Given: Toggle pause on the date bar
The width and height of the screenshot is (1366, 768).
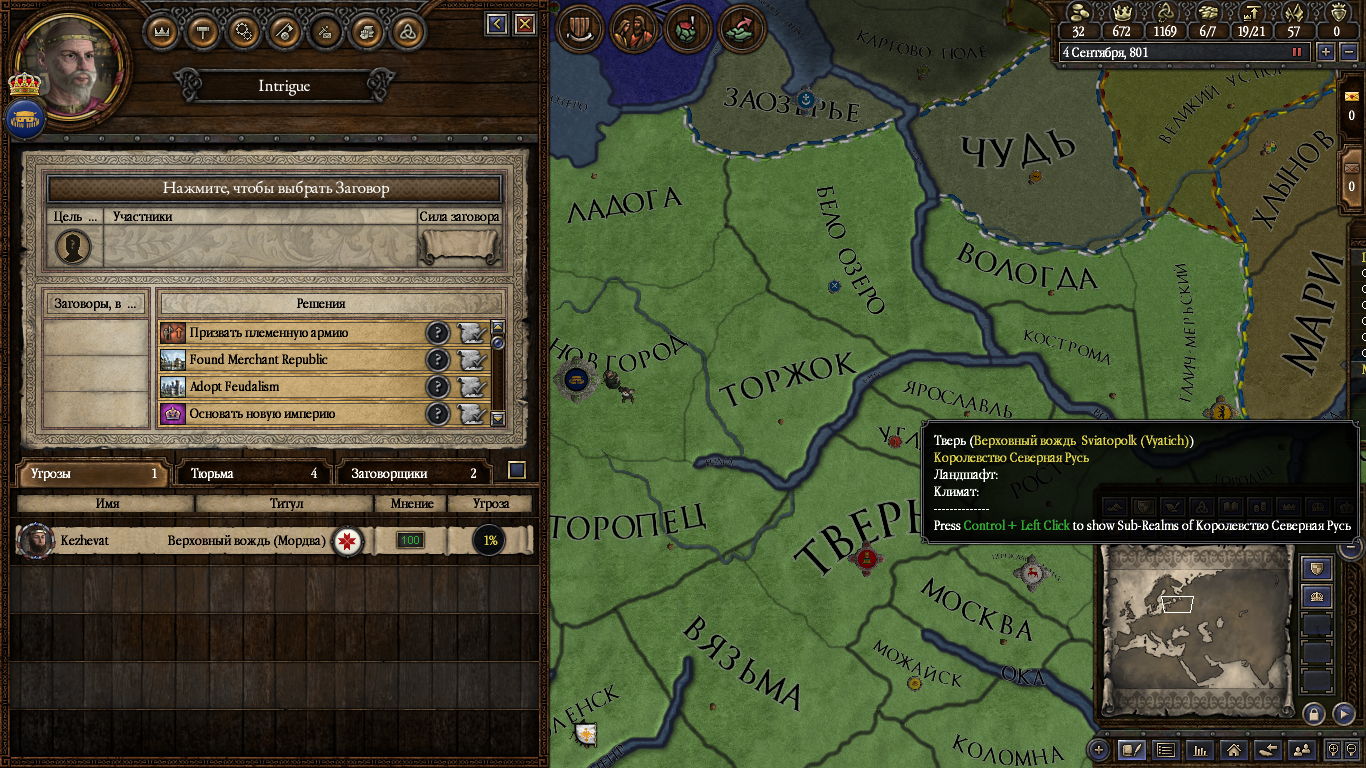Looking at the screenshot, I should 1297,52.
